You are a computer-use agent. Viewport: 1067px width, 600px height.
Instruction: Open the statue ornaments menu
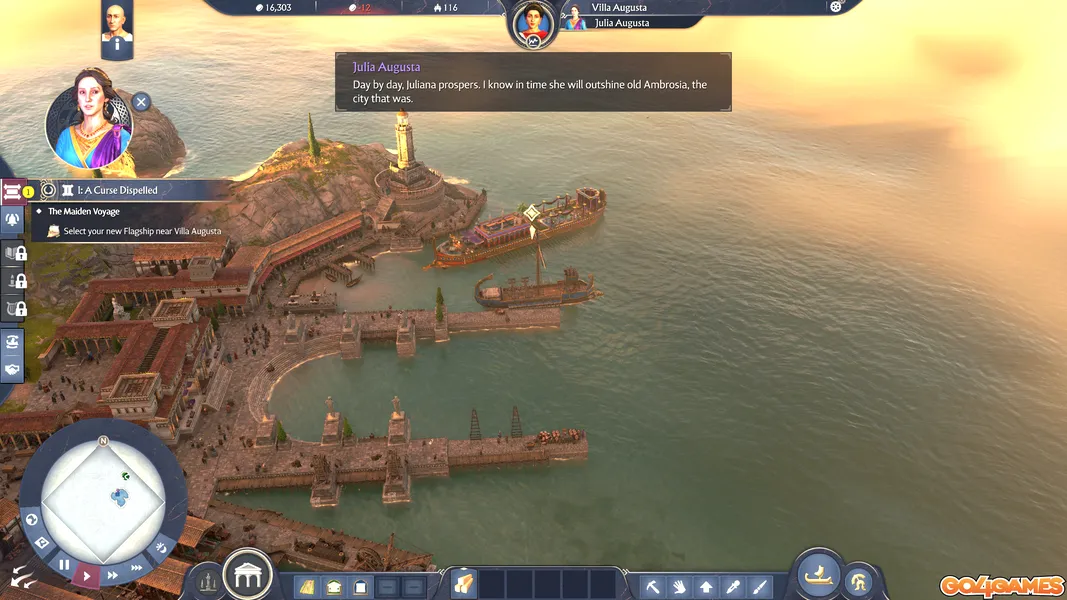[x=208, y=580]
